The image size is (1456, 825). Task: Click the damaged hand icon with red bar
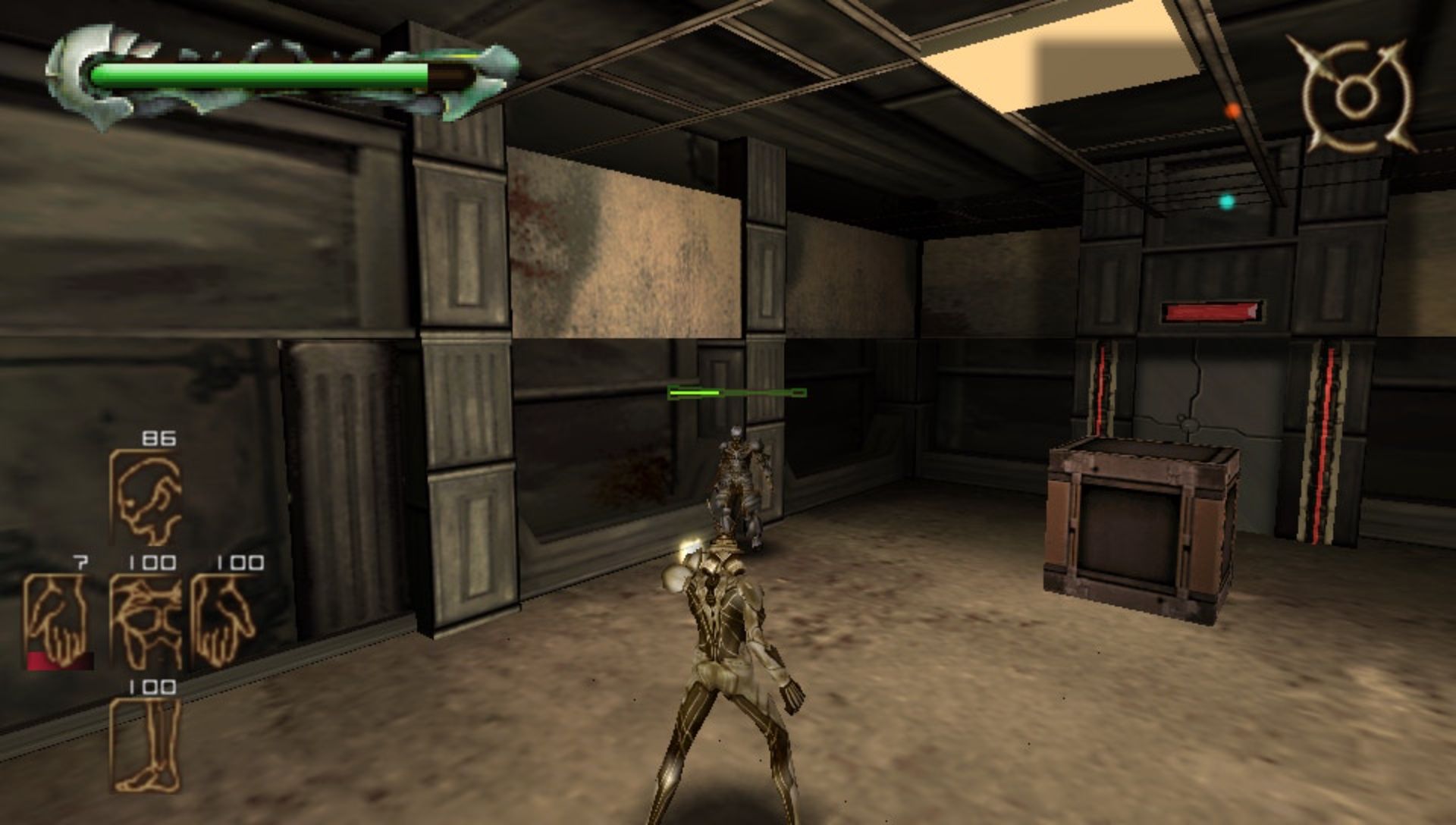(x=58, y=622)
